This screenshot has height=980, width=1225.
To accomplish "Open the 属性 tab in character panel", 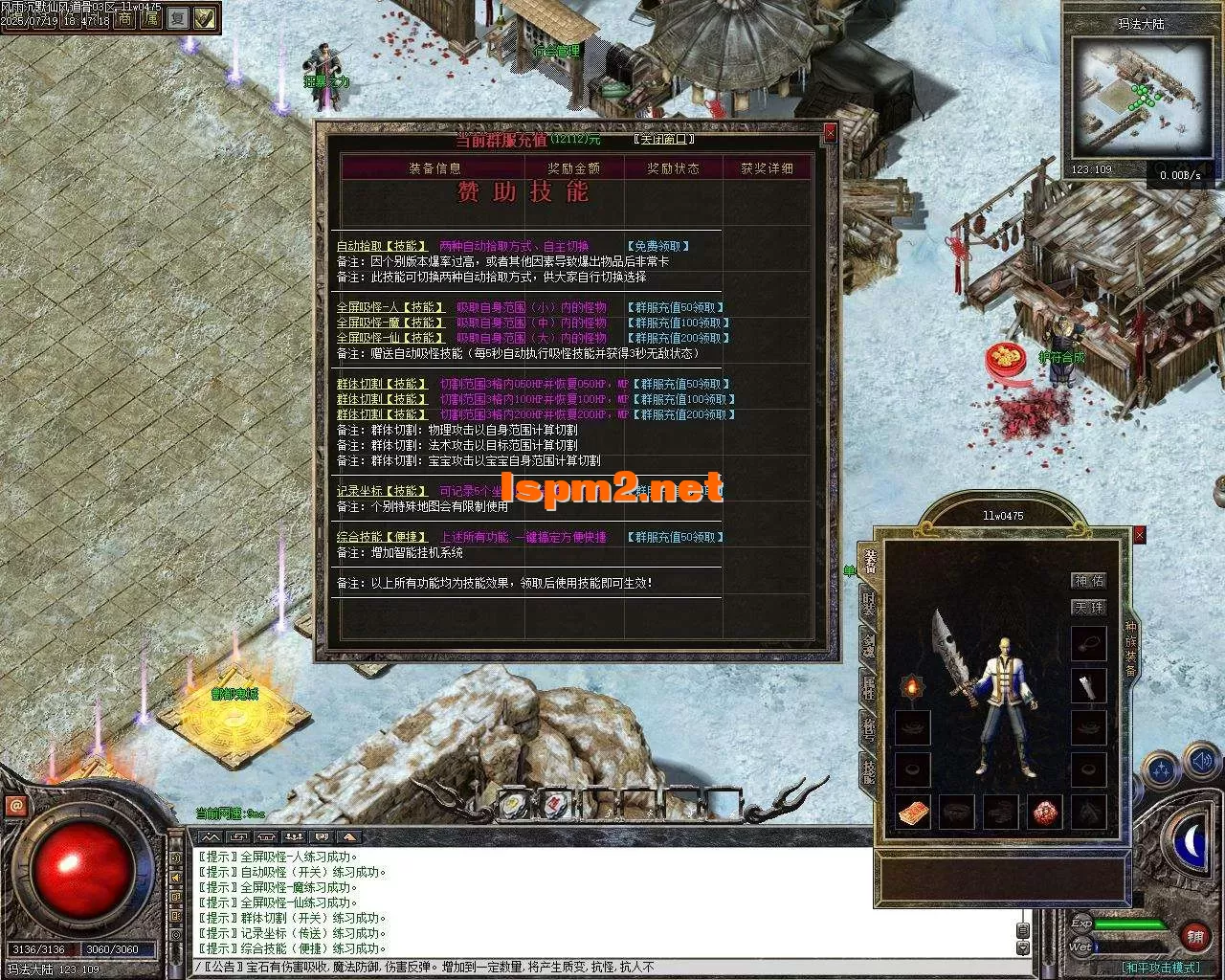I will 868,687.
